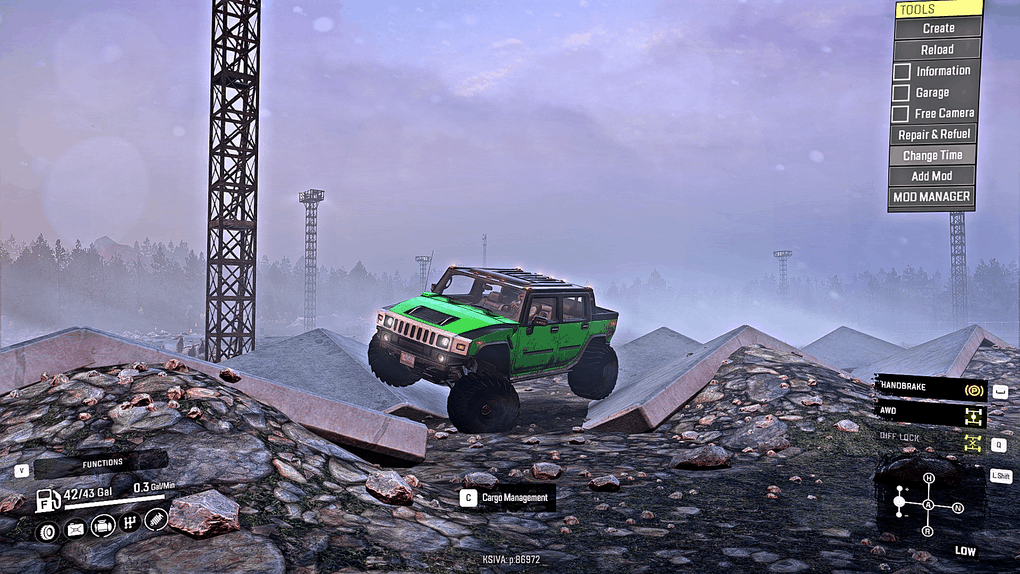
Task: Click the Create button in Tools
Action: coord(938,29)
